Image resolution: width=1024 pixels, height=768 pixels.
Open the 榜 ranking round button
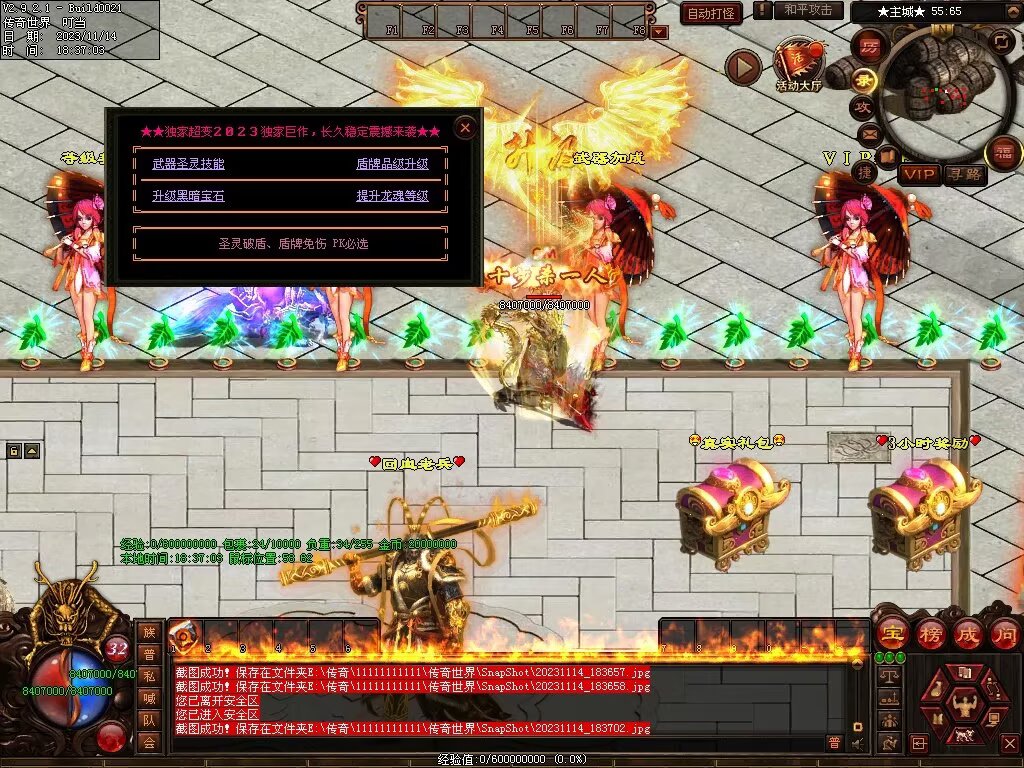tap(929, 633)
